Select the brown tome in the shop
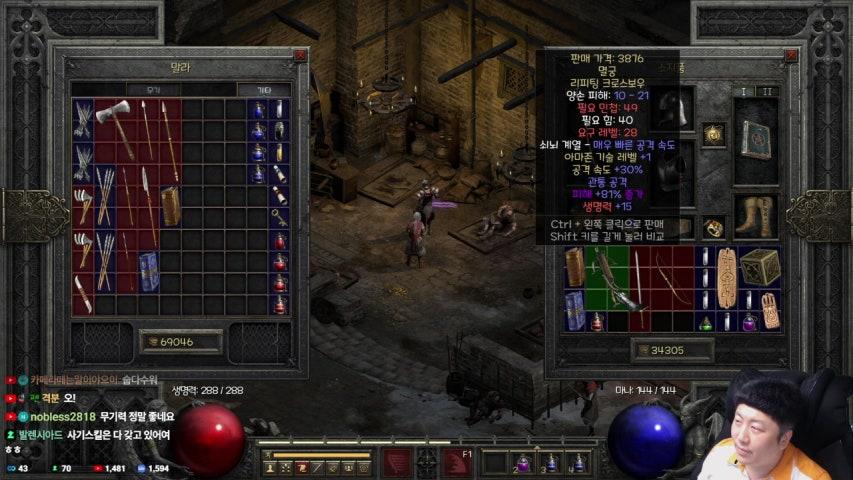Screen dimensions: 853x480 click(171, 205)
